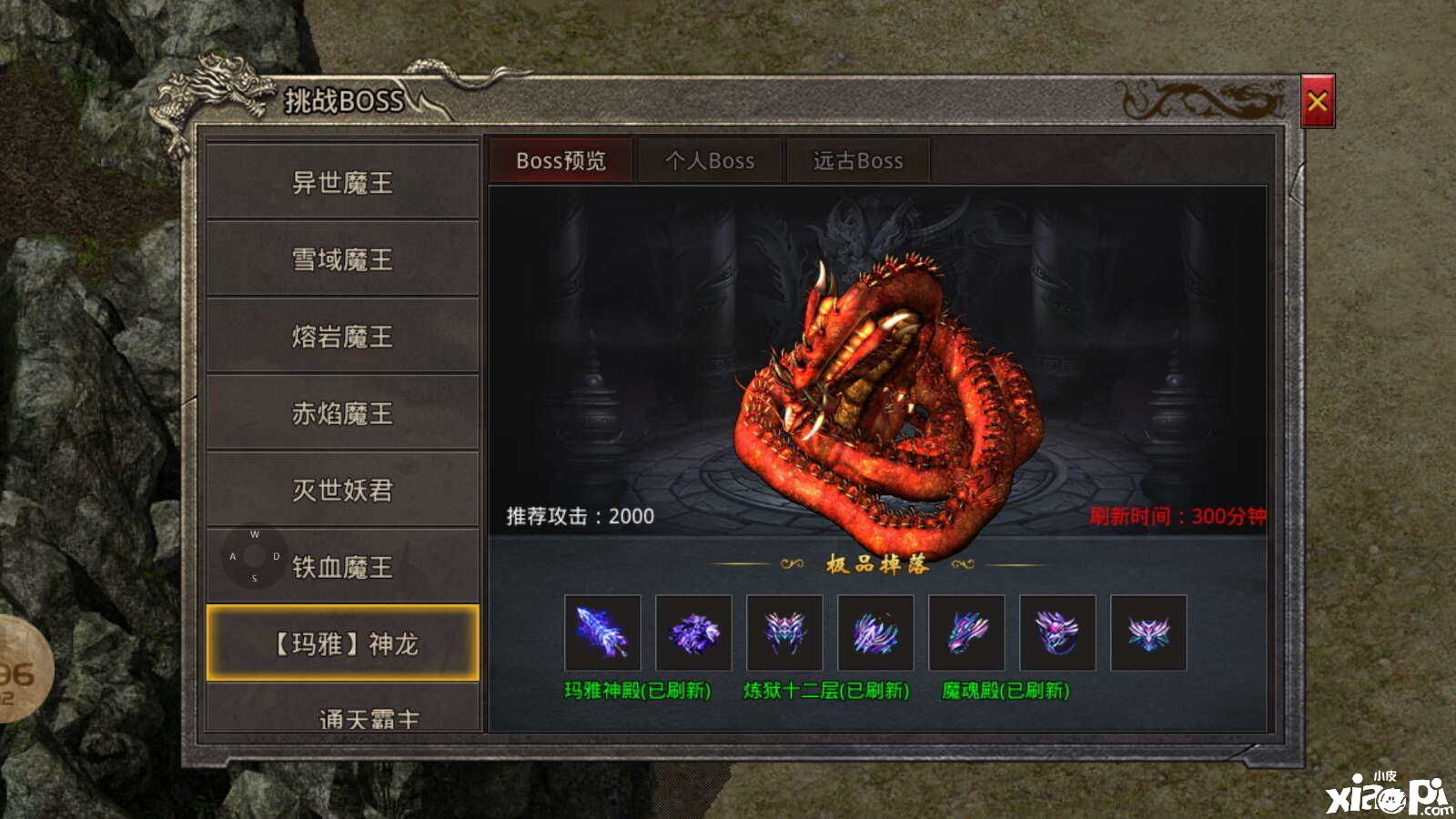Inspect the purple sword drop item
Image resolution: width=1456 pixels, height=819 pixels.
[x=602, y=632]
